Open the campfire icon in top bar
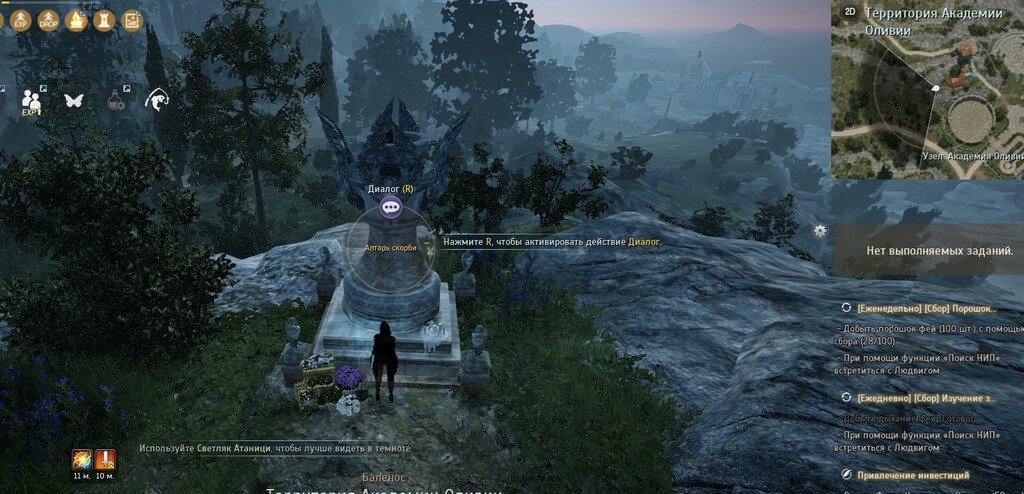1024x494 pixels. coord(76,19)
